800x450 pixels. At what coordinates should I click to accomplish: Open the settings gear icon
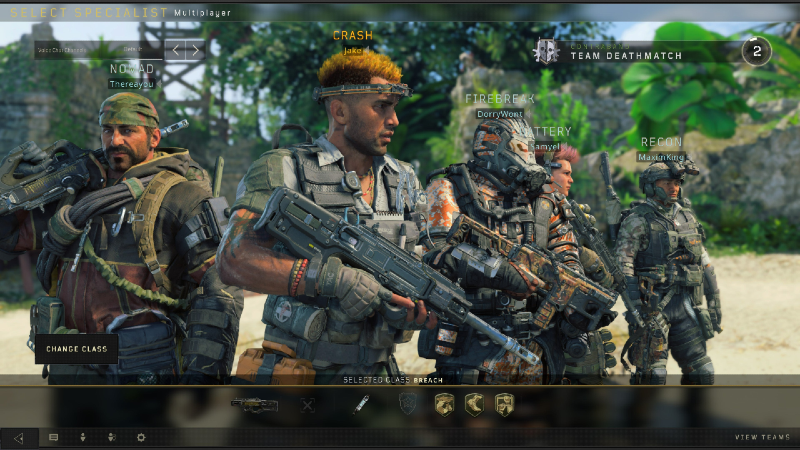[x=141, y=437]
